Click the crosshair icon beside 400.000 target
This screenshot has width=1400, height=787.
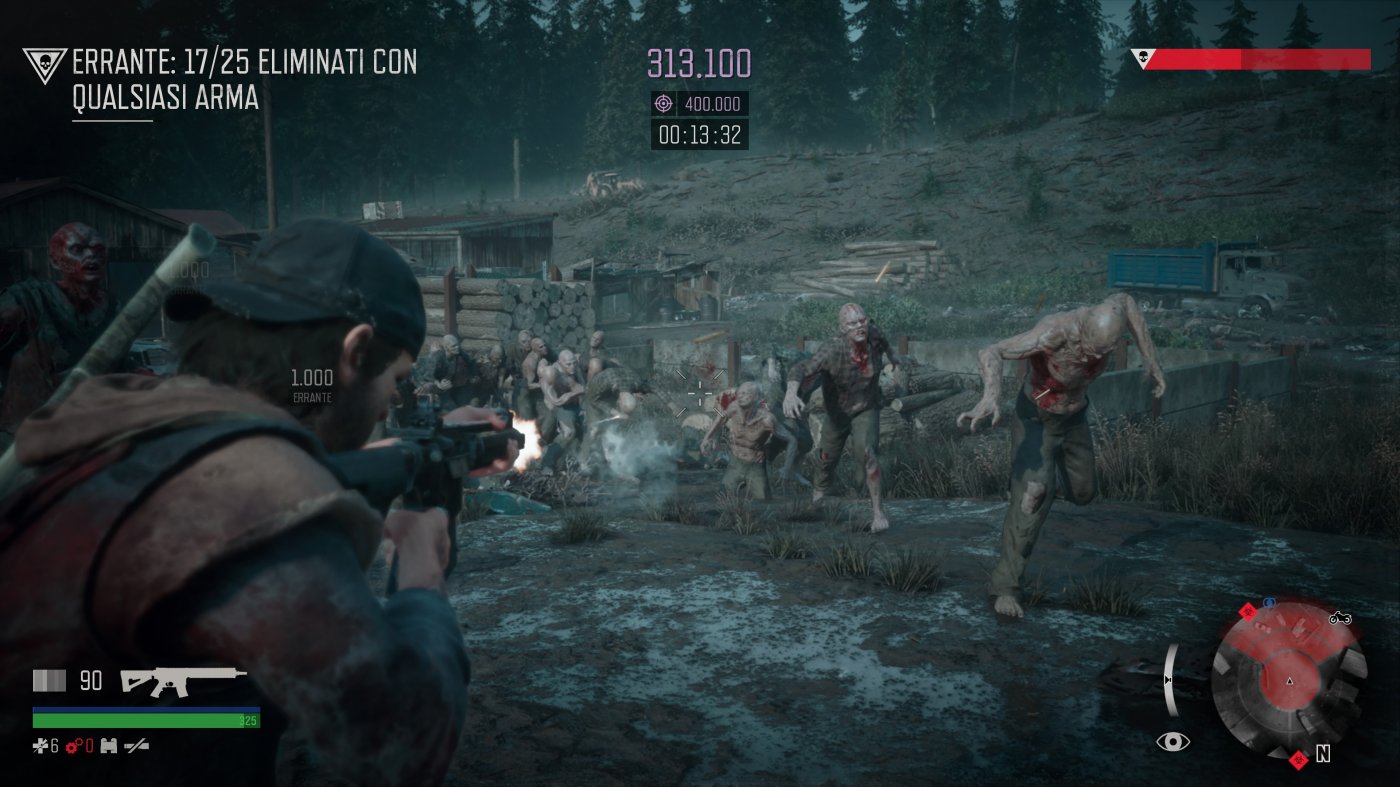point(665,103)
